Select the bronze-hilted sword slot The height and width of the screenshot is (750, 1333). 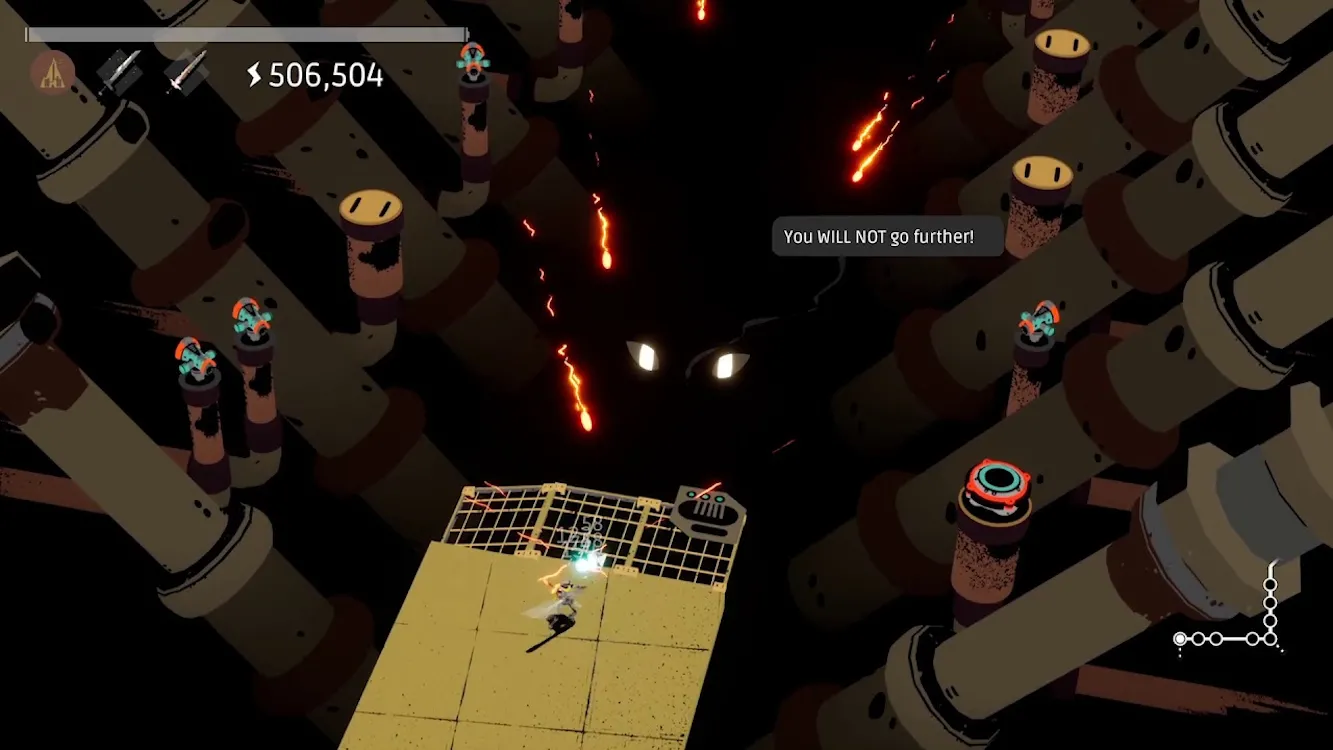click(186, 72)
